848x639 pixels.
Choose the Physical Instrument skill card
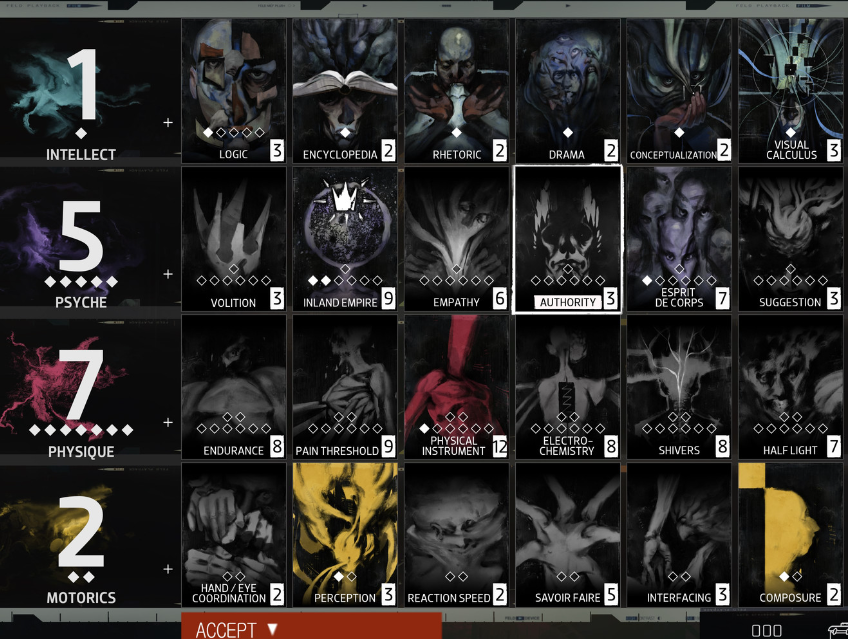[x=456, y=386]
